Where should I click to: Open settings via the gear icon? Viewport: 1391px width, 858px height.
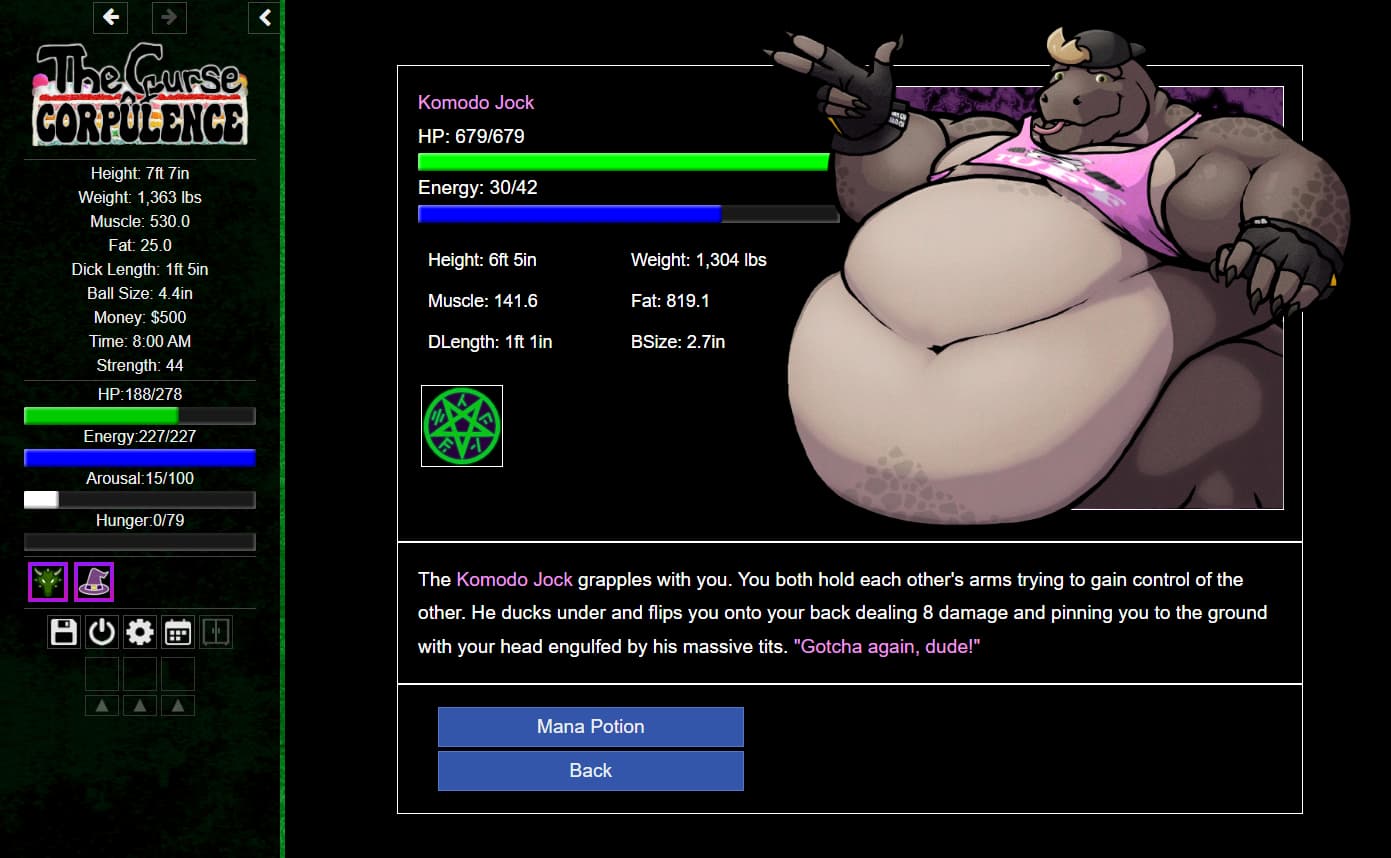pos(139,631)
